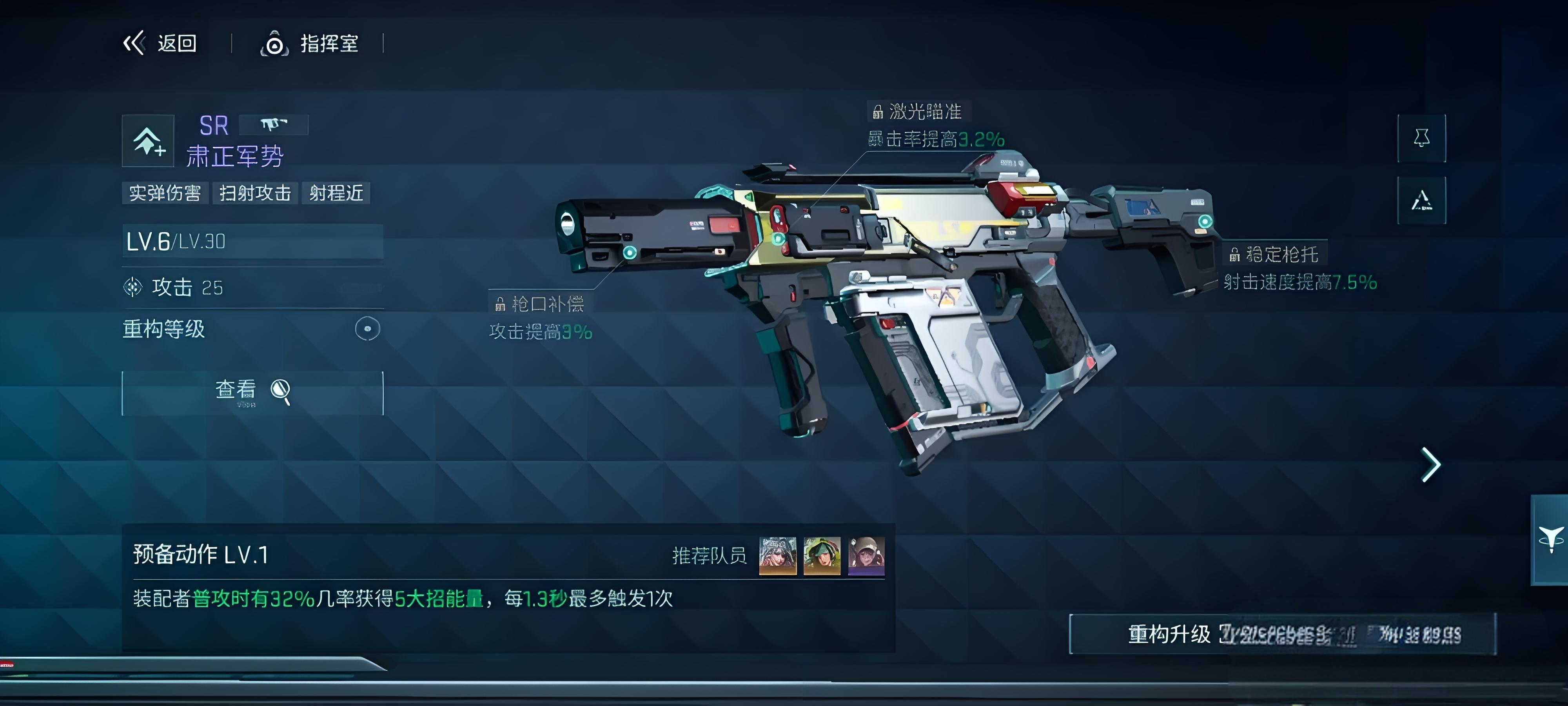Select third recommended member portrait

[x=866, y=555]
